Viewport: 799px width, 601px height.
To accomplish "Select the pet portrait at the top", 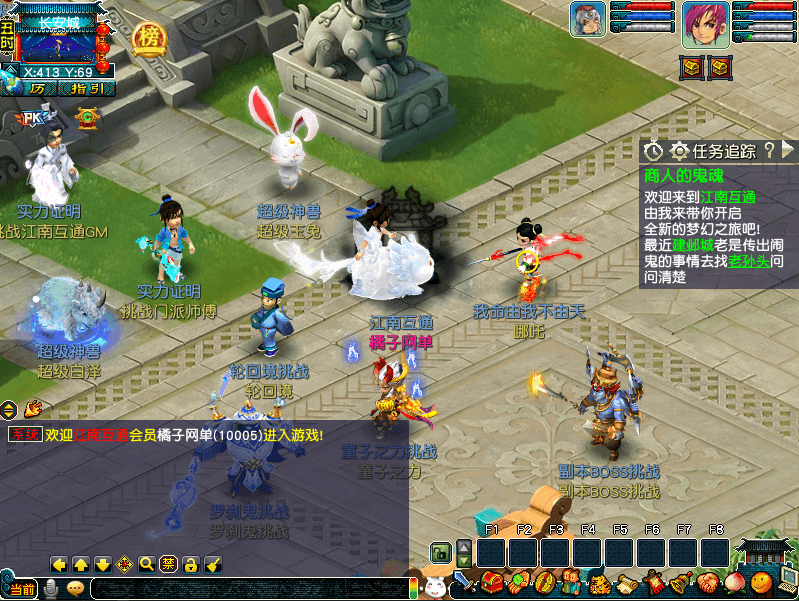I will pyautogui.click(x=589, y=20).
